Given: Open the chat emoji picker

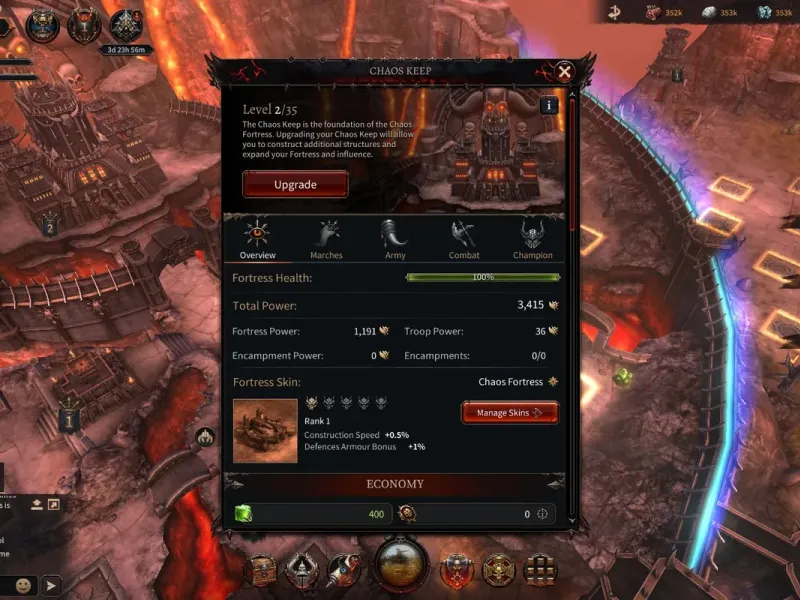Looking at the screenshot, I should tap(23, 585).
